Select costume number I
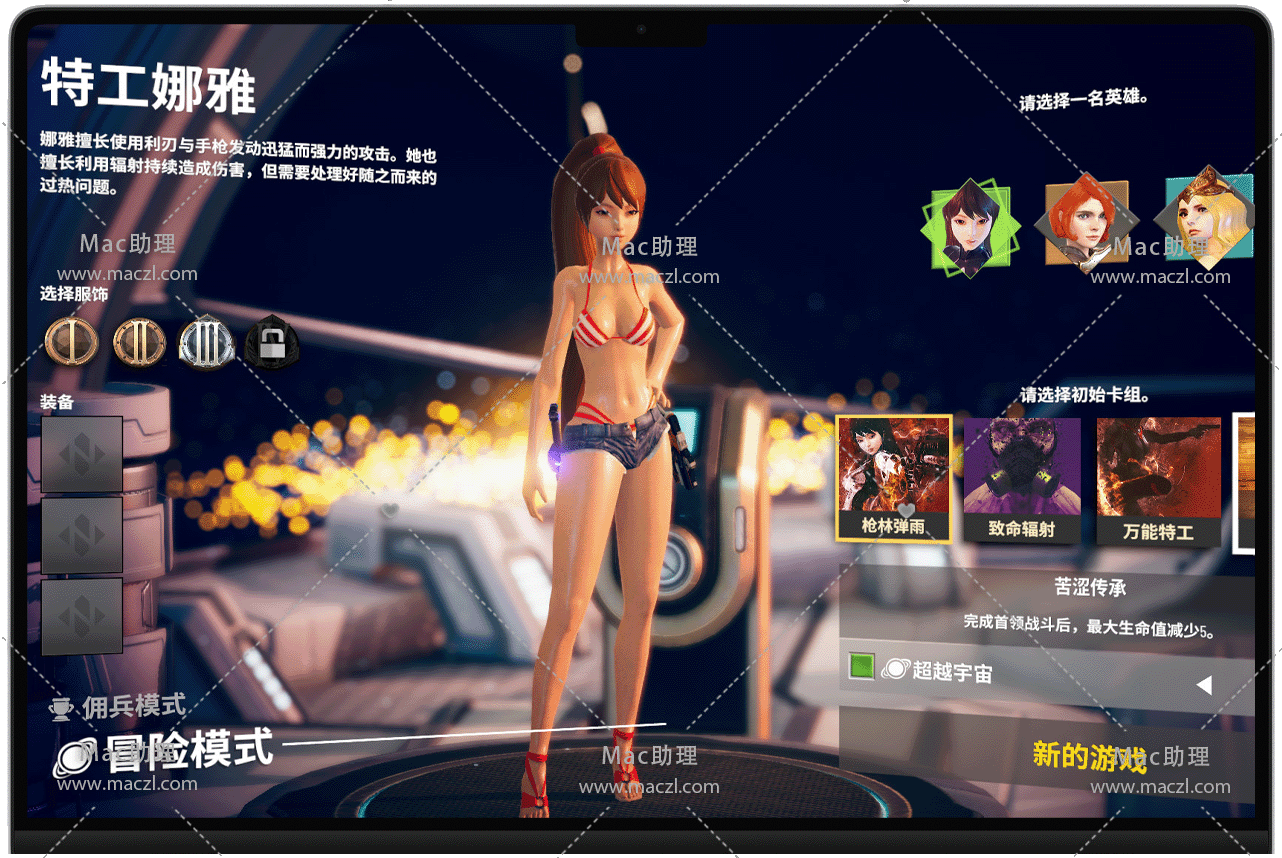Viewport: 1282px width, 858px height. pos(72,342)
